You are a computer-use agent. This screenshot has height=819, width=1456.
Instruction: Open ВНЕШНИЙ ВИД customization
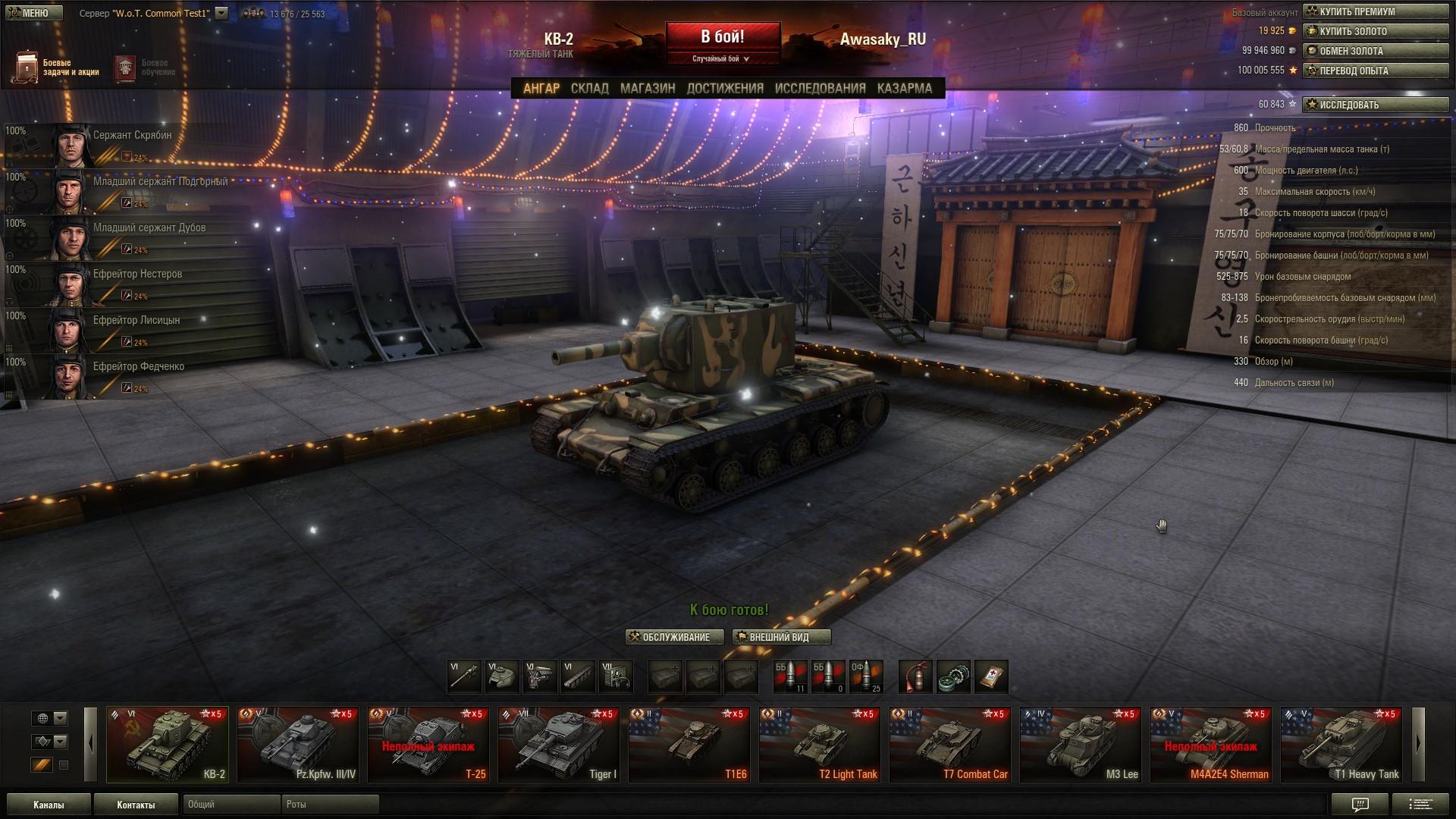pyautogui.click(x=781, y=637)
